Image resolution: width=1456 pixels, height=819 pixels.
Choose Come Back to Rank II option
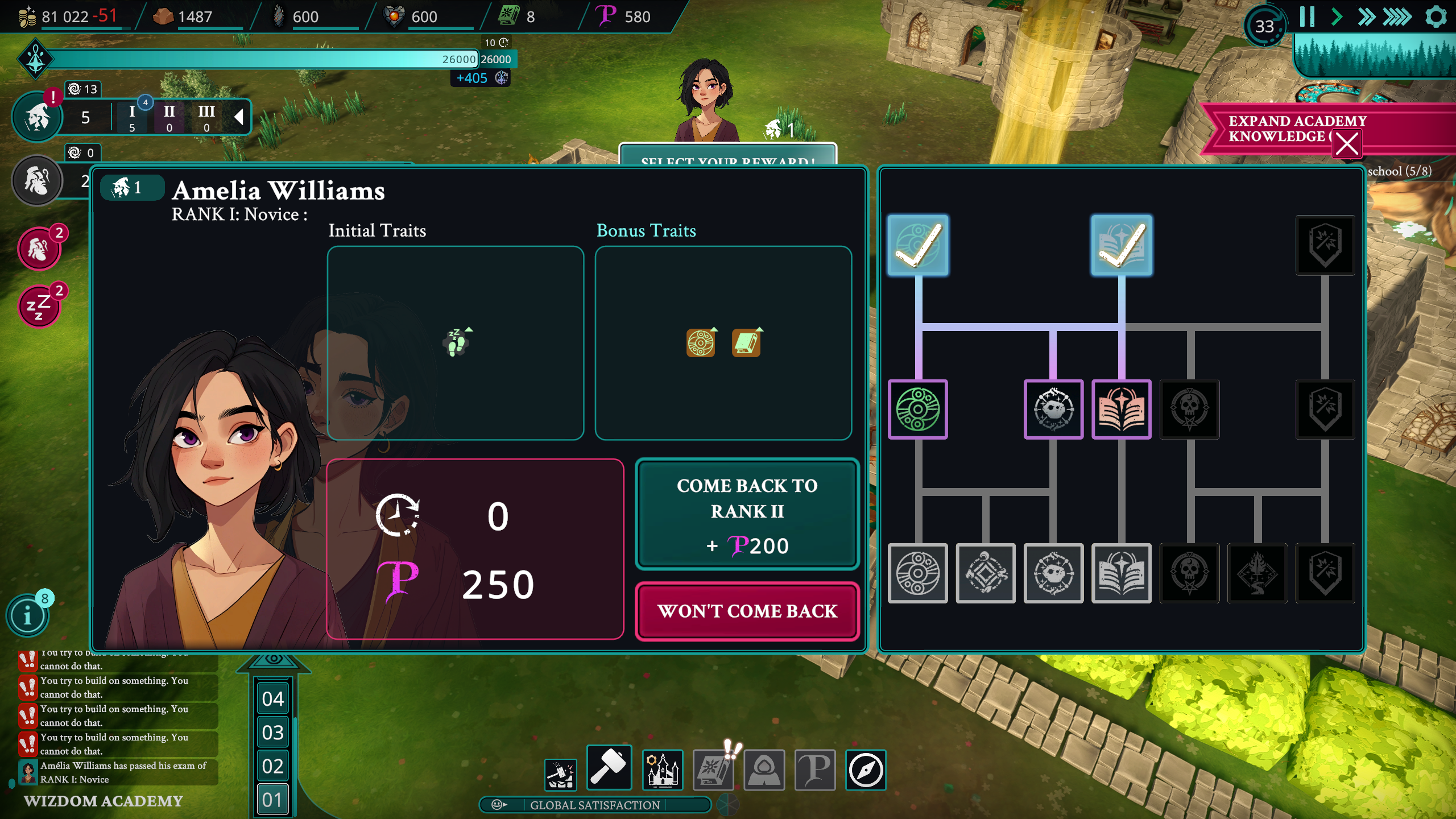747,514
